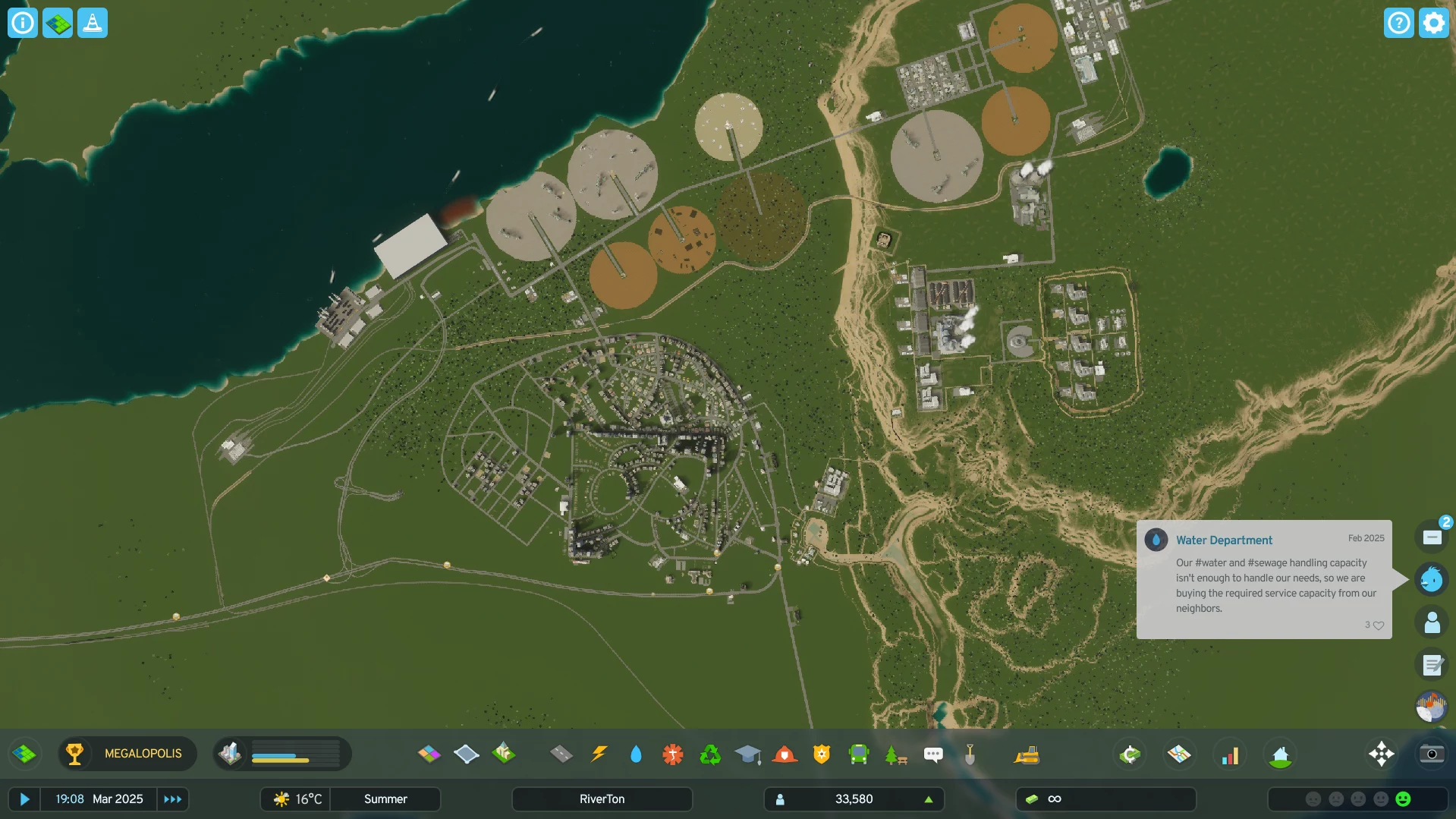The height and width of the screenshot is (819, 1456).
Task: Open the Garbage Management menu
Action: click(709, 754)
